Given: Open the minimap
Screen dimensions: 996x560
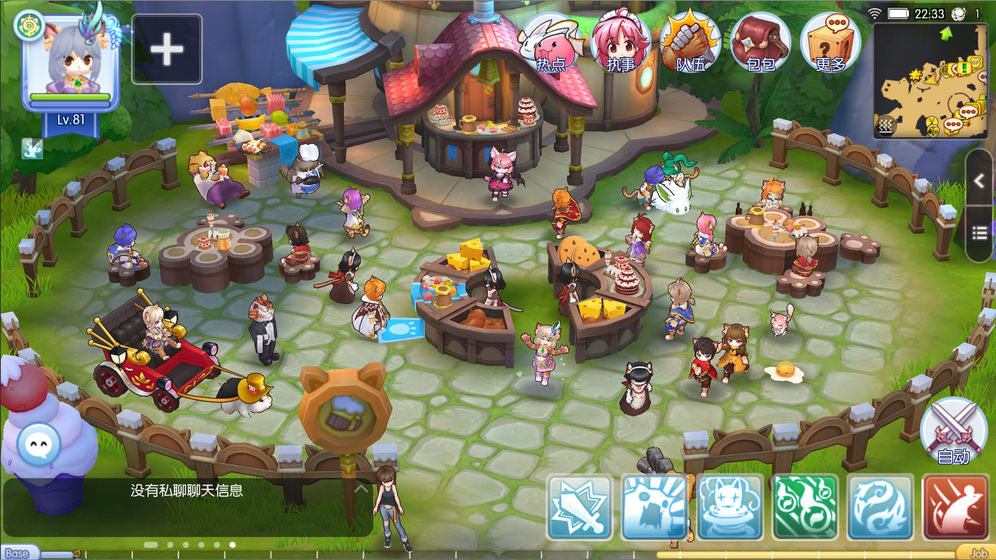Looking at the screenshot, I should [928, 80].
